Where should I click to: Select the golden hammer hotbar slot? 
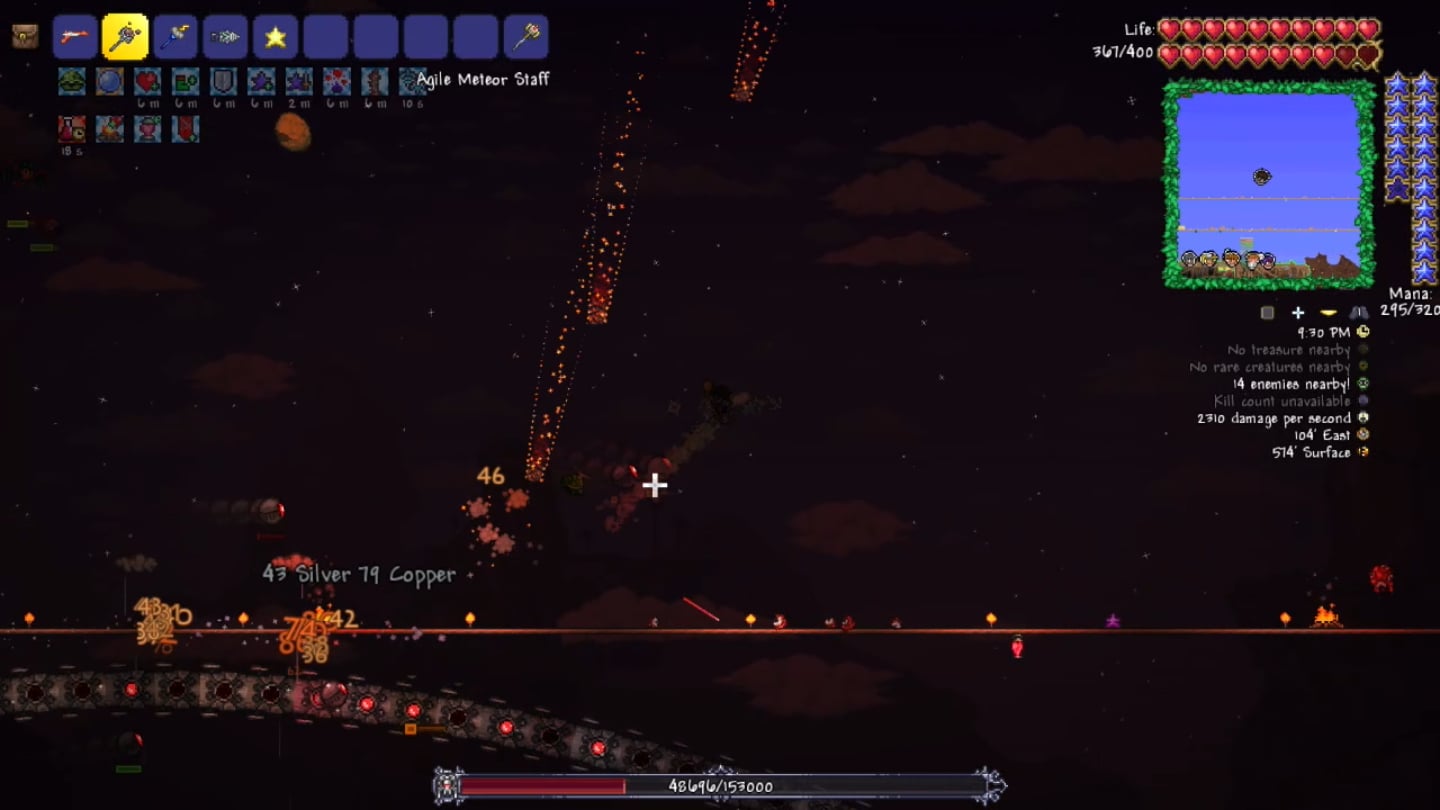tap(526, 37)
